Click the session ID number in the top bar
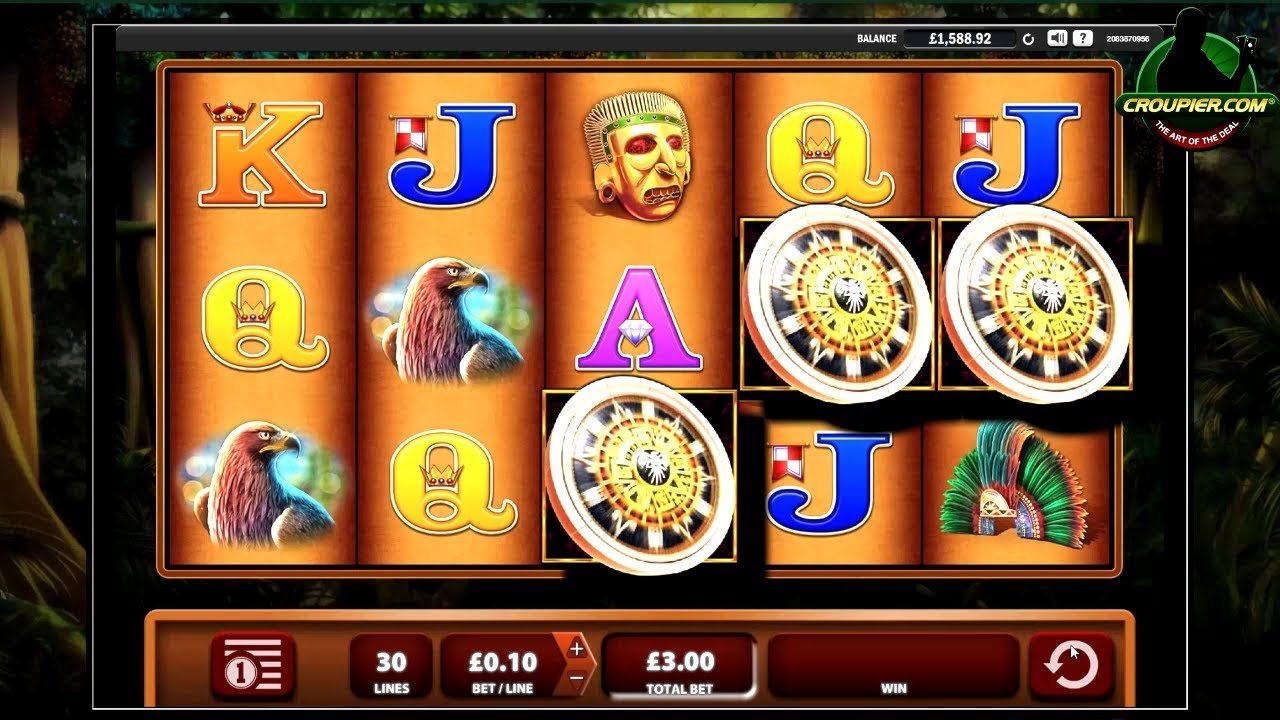The height and width of the screenshot is (720, 1280). click(1130, 36)
